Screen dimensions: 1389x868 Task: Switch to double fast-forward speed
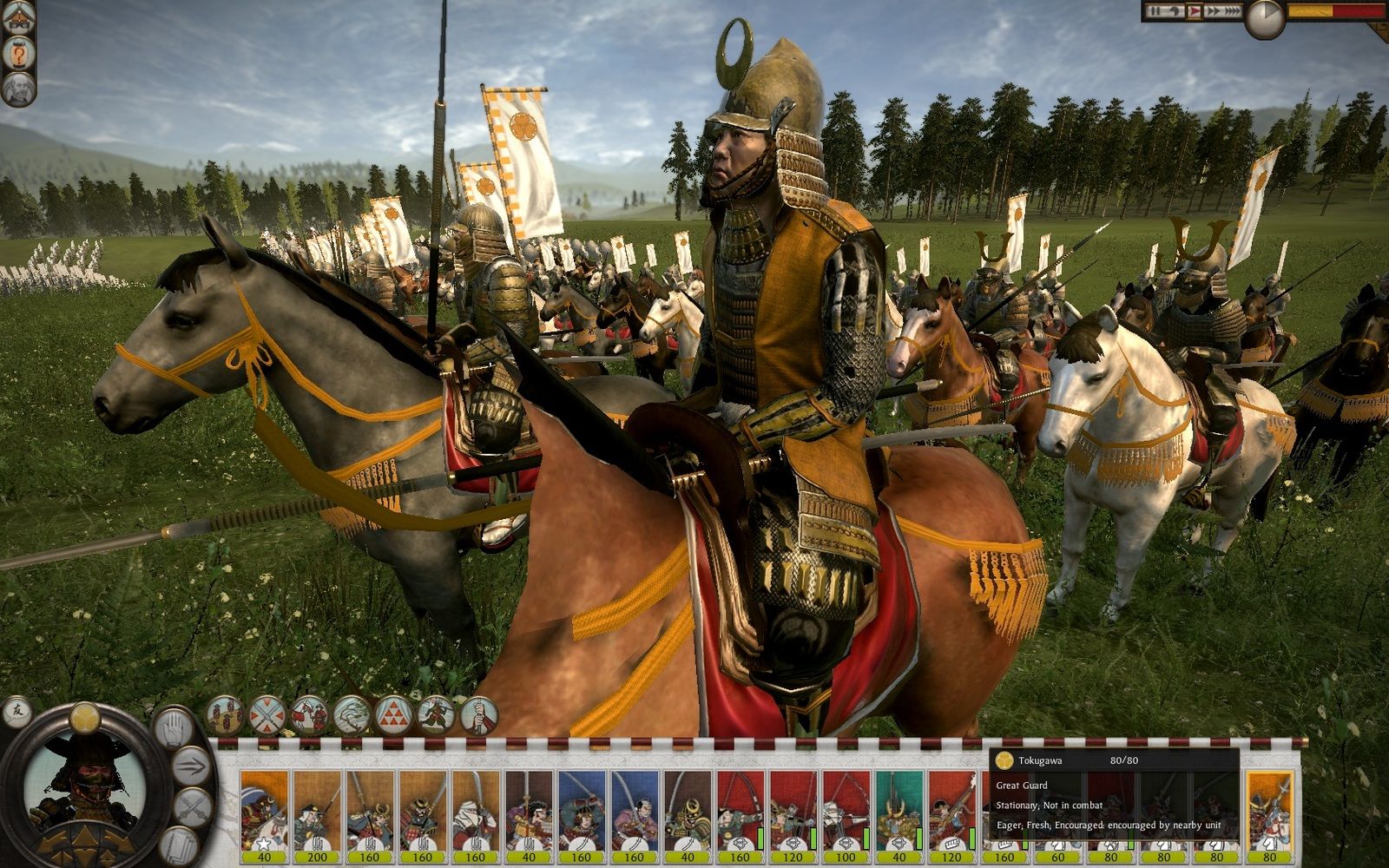pos(1214,11)
